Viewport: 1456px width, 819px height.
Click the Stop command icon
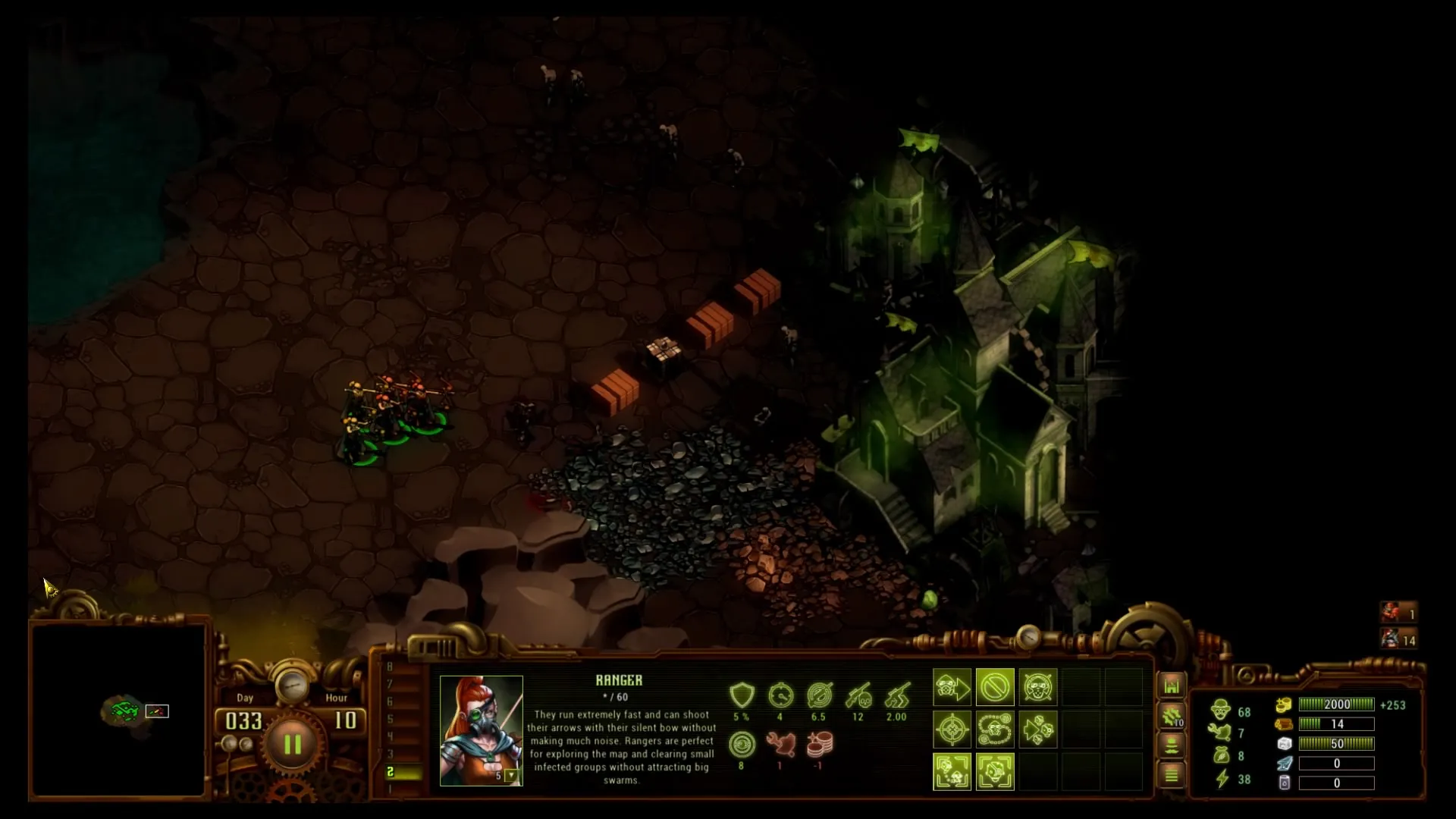point(995,689)
